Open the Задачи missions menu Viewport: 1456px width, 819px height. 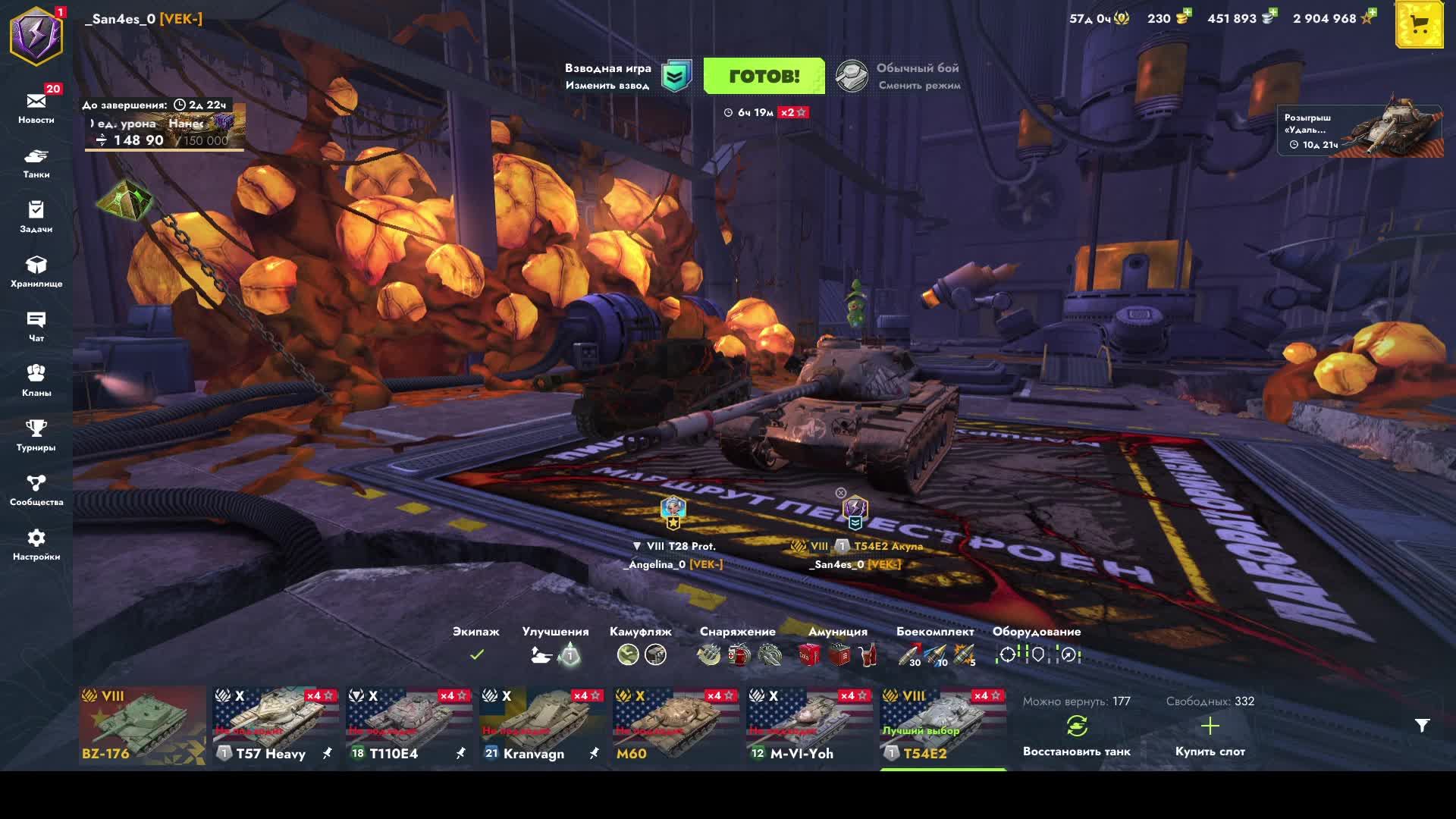[36, 216]
